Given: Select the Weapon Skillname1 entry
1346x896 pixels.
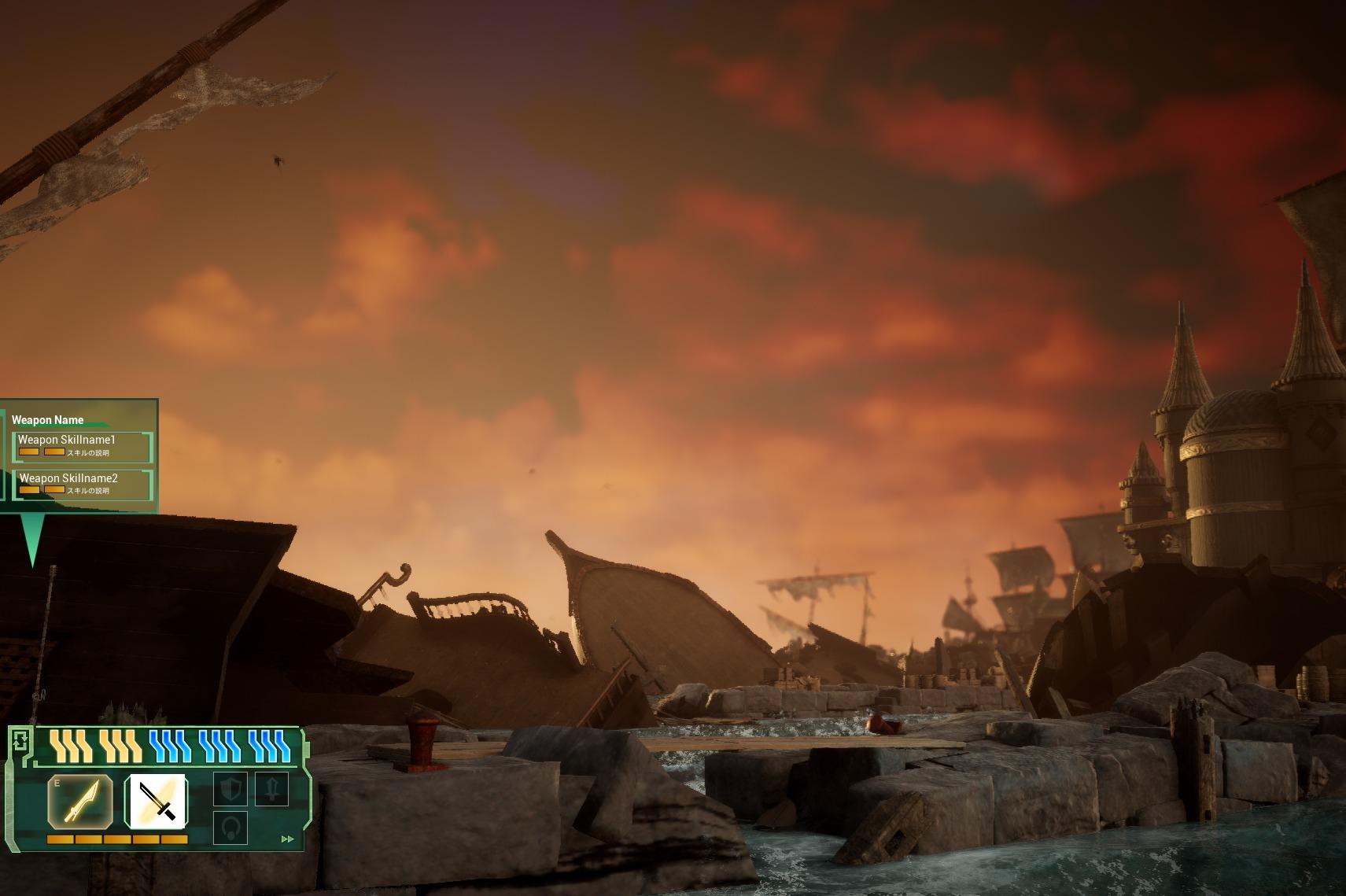Looking at the screenshot, I should (x=83, y=446).
